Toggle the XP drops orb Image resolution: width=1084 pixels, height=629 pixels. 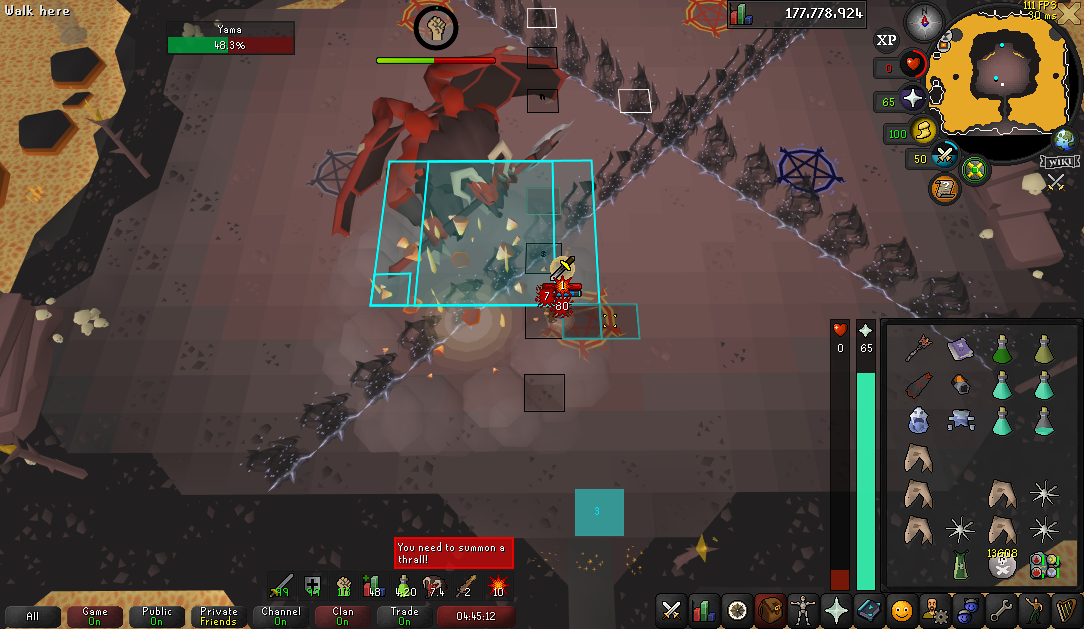(886, 40)
